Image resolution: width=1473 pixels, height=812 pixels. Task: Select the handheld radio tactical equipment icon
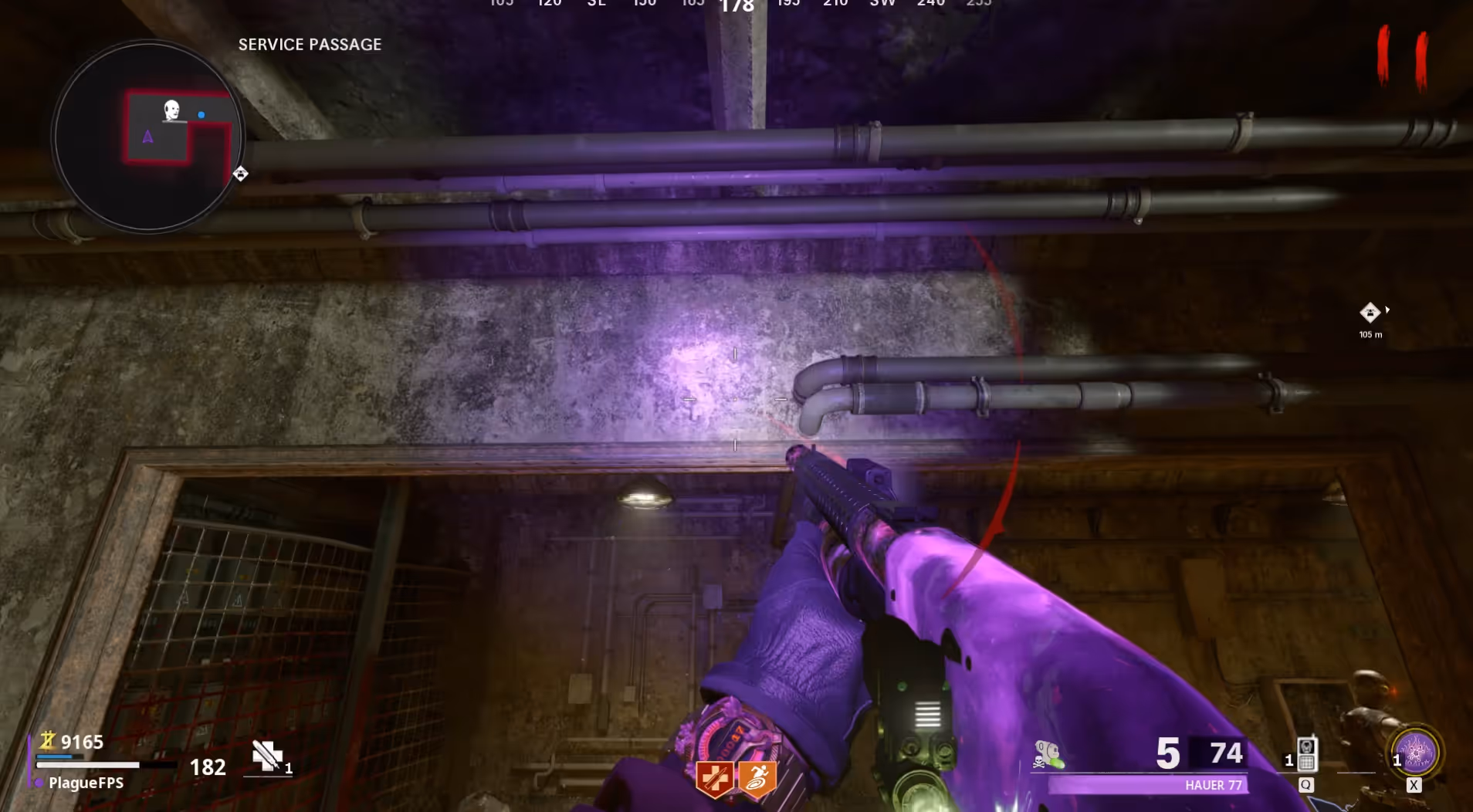pyautogui.click(x=1306, y=754)
